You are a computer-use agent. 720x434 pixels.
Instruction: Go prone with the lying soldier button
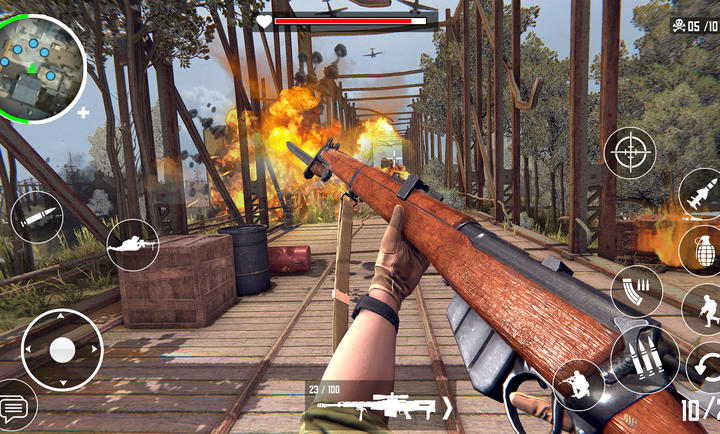coord(133,244)
